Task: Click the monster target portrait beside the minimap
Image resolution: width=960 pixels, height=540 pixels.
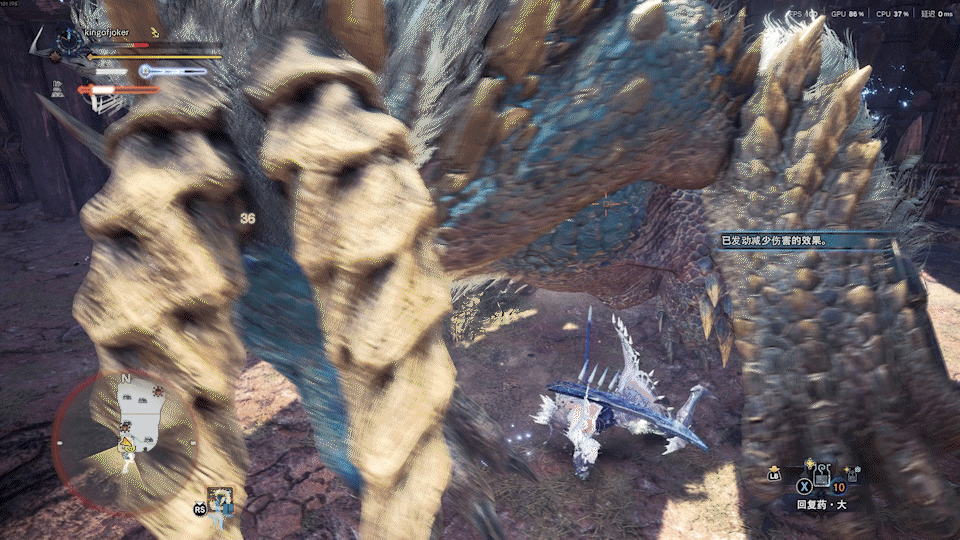Action: [x=220, y=501]
